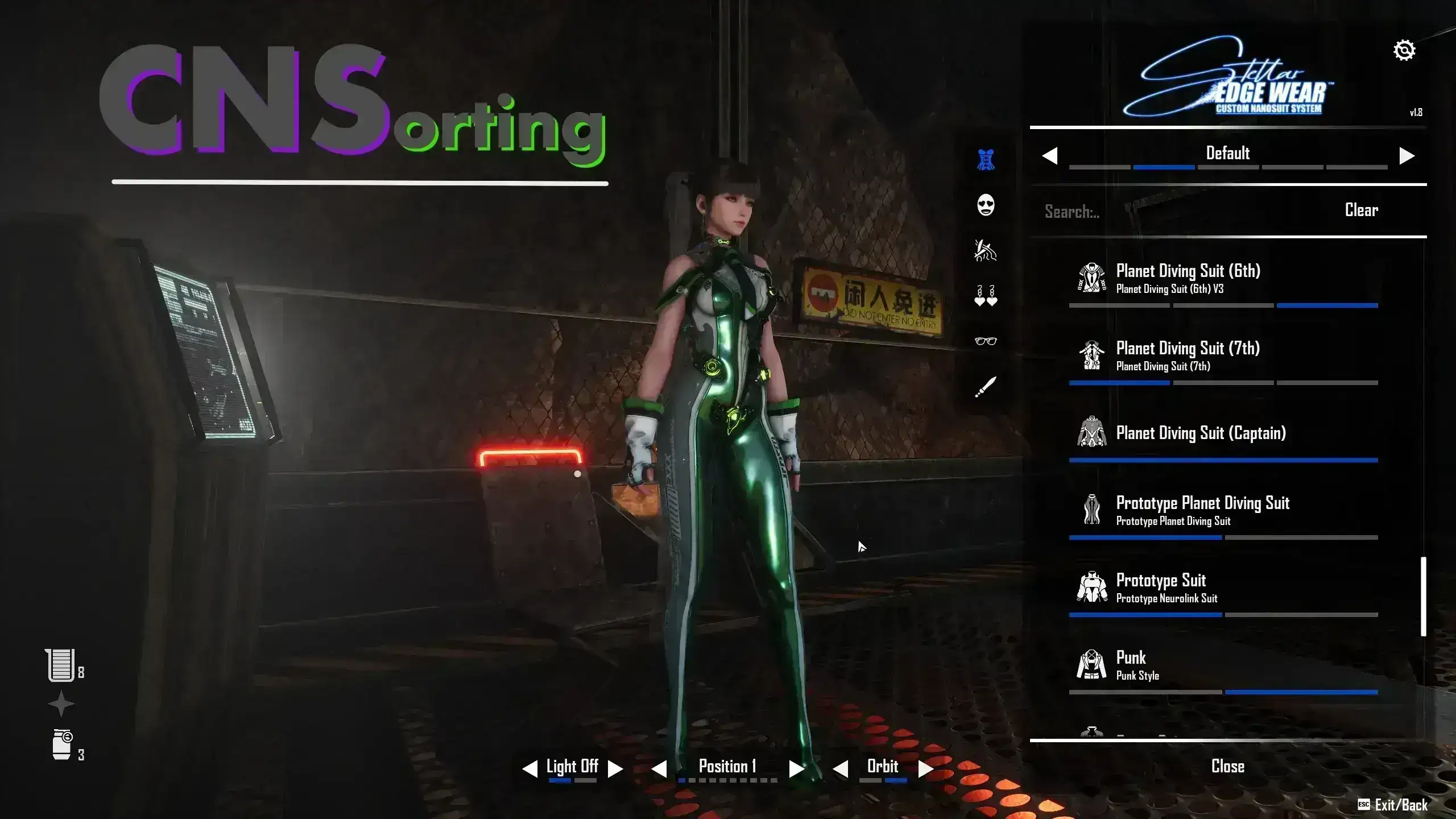
Task: Clear the search filter
Action: (x=1361, y=210)
